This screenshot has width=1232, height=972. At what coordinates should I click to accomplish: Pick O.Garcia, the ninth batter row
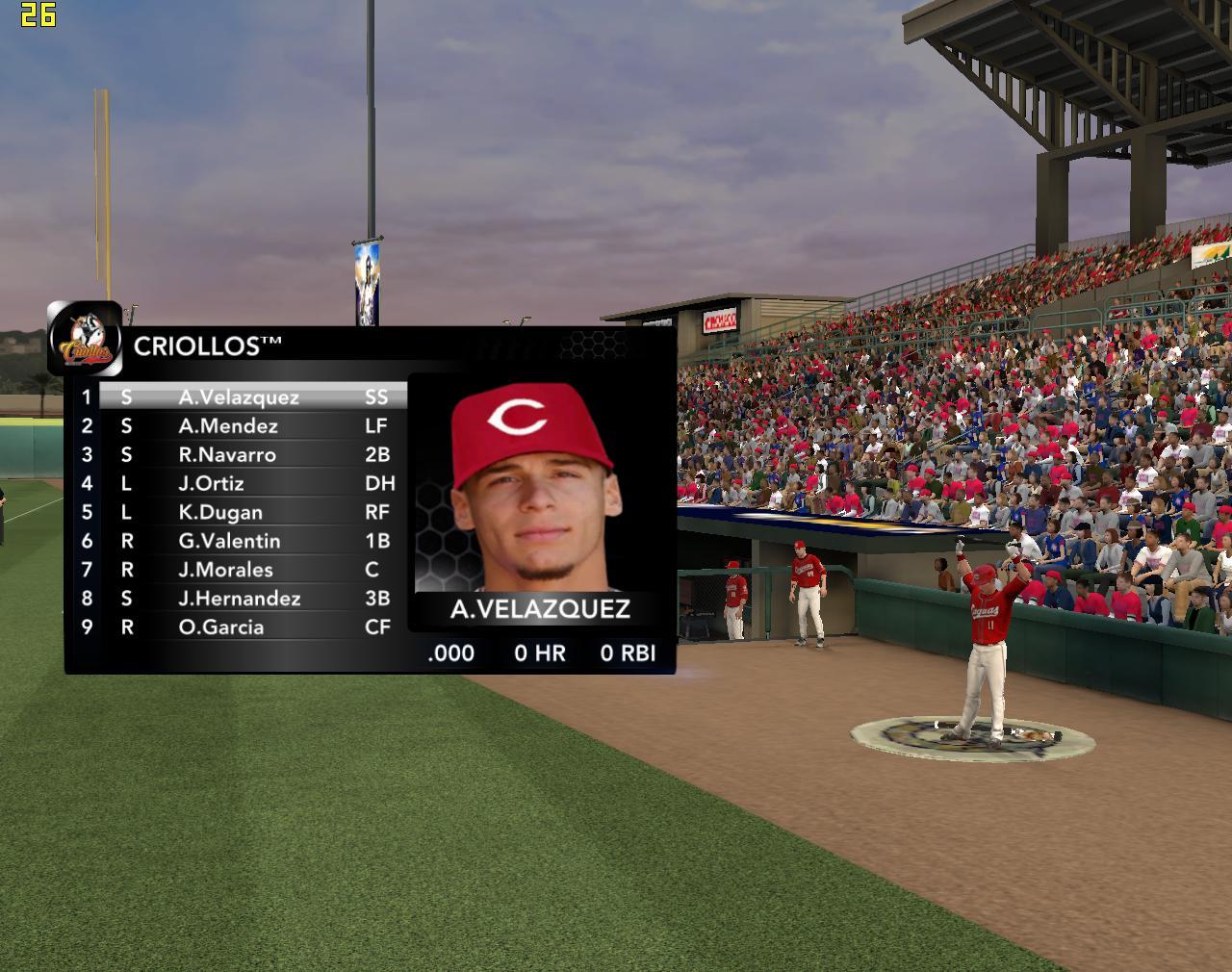[220, 627]
